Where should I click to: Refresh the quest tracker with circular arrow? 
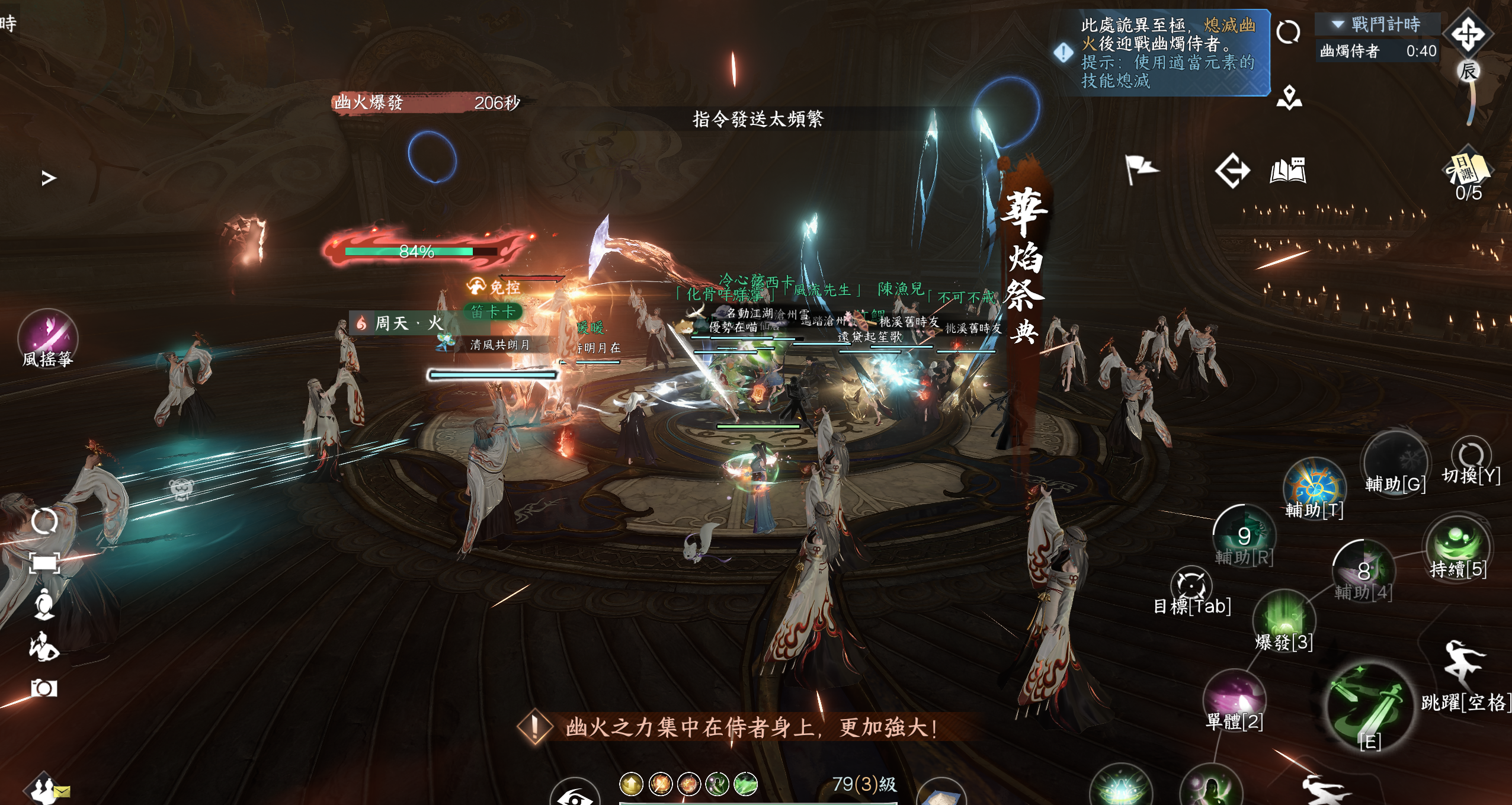(1288, 32)
